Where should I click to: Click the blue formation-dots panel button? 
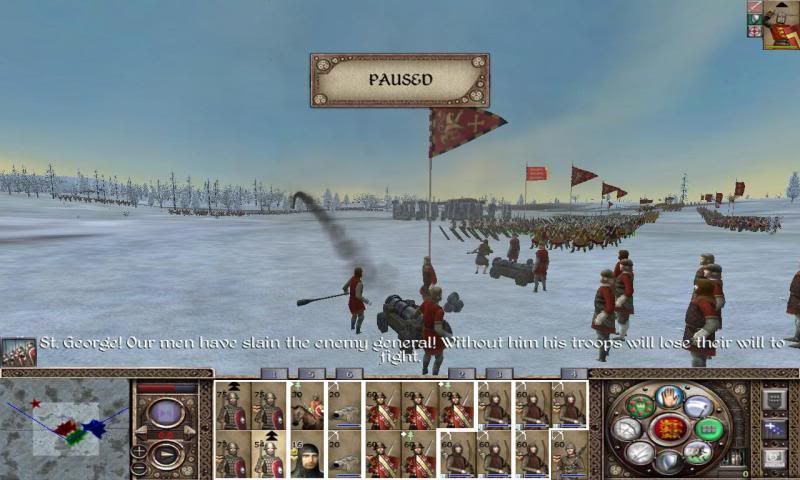pos(775,429)
